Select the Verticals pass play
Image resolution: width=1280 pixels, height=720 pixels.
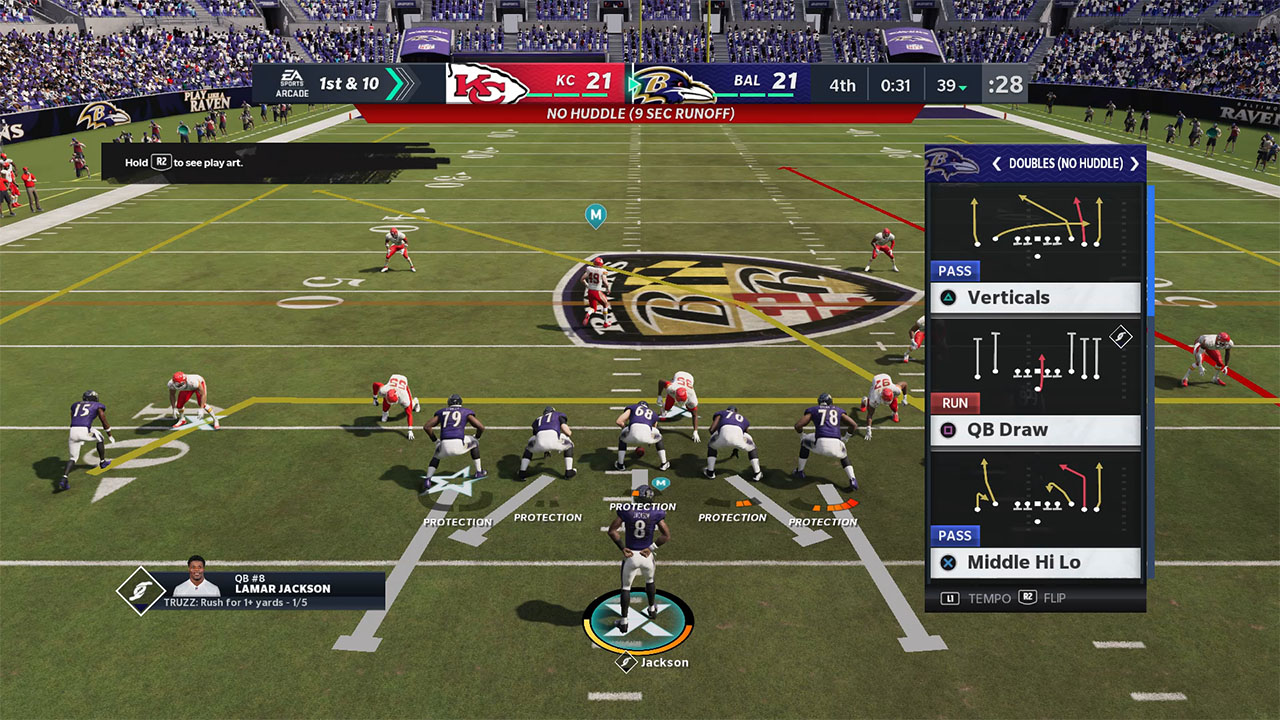pyautogui.click(x=1035, y=297)
